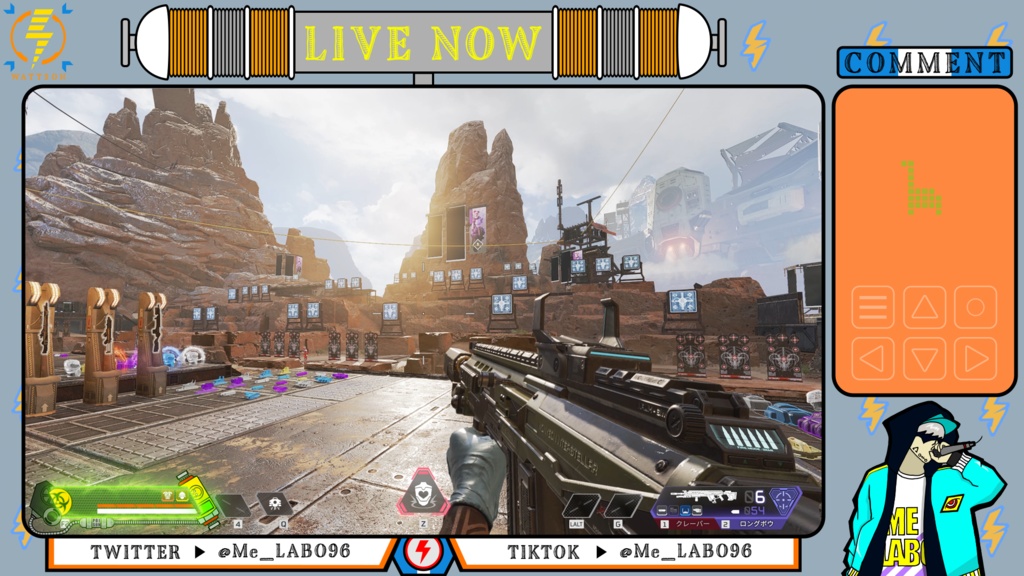Click the left triangle button in comment panel
The height and width of the screenshot is (576, 1024).
(873, 358)
